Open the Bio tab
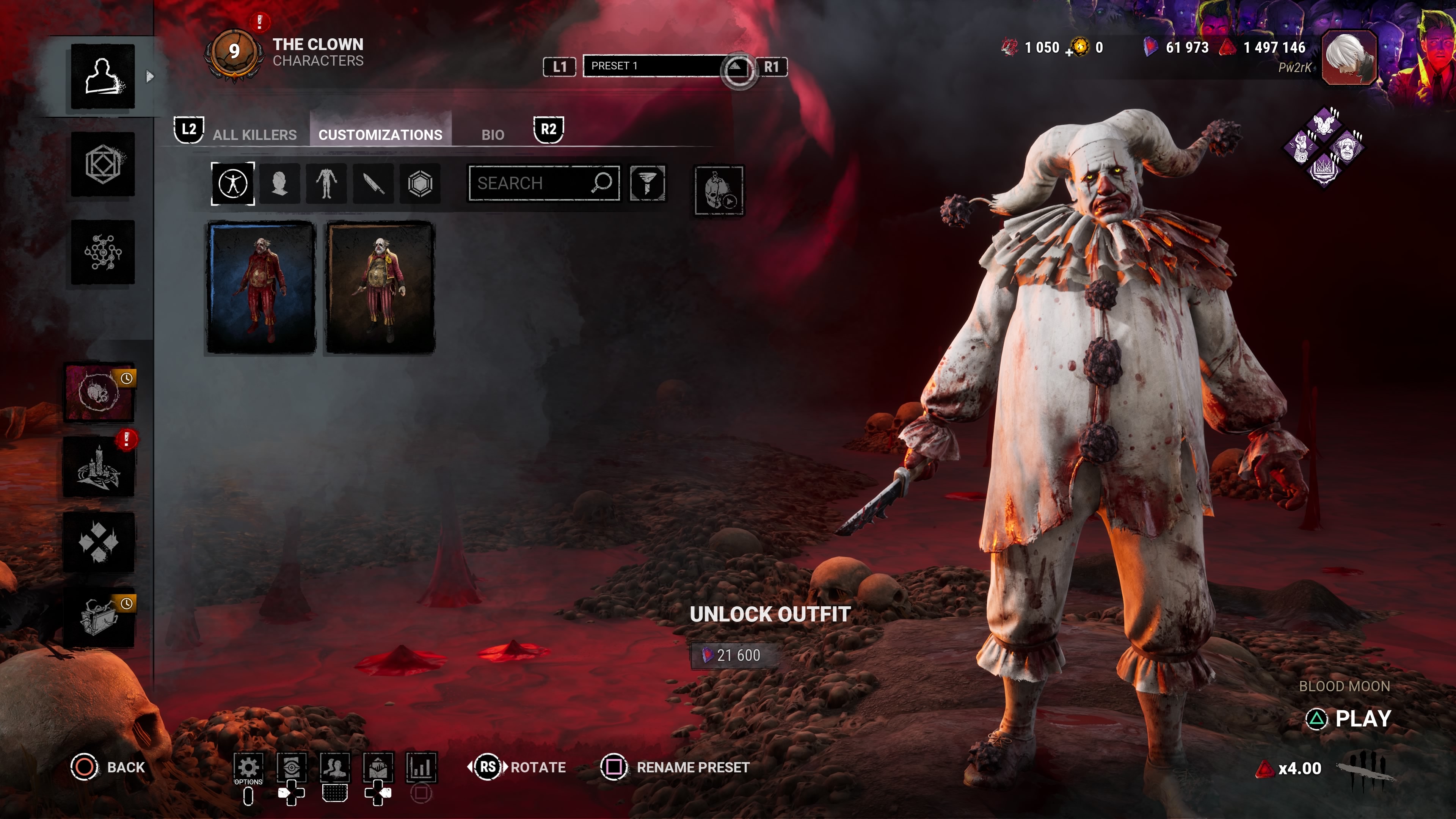Image resolution: width=1456 pixels, height=819 pixels. (492, 135)
